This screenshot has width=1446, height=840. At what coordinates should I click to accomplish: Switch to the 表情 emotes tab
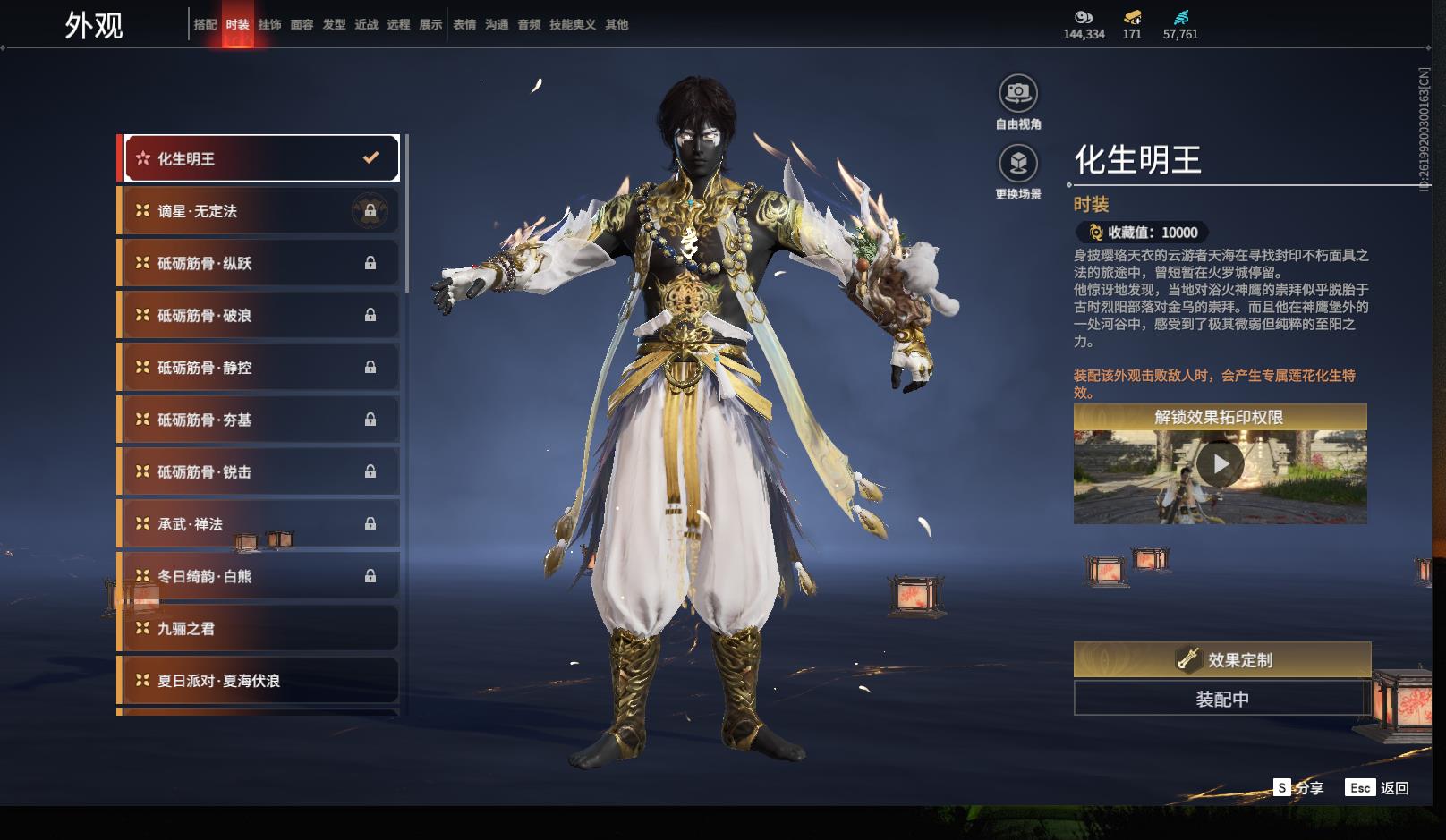[x=464, y=25]
